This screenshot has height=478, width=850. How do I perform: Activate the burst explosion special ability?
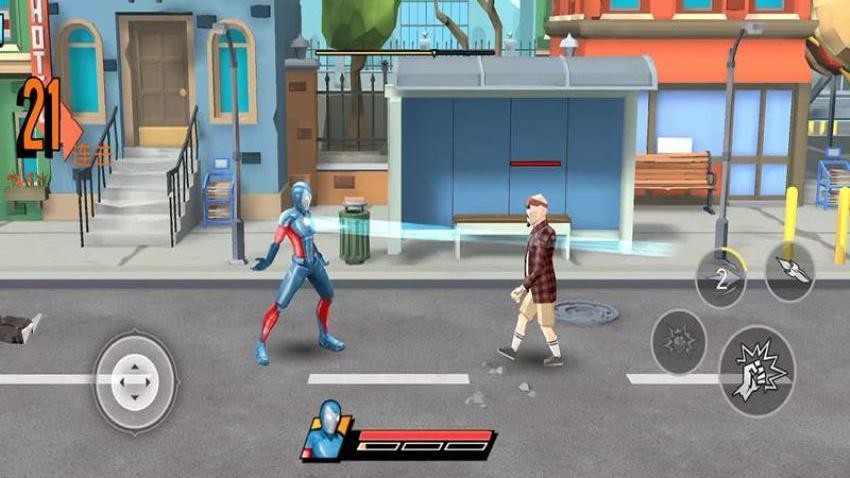tap(679, 343)
